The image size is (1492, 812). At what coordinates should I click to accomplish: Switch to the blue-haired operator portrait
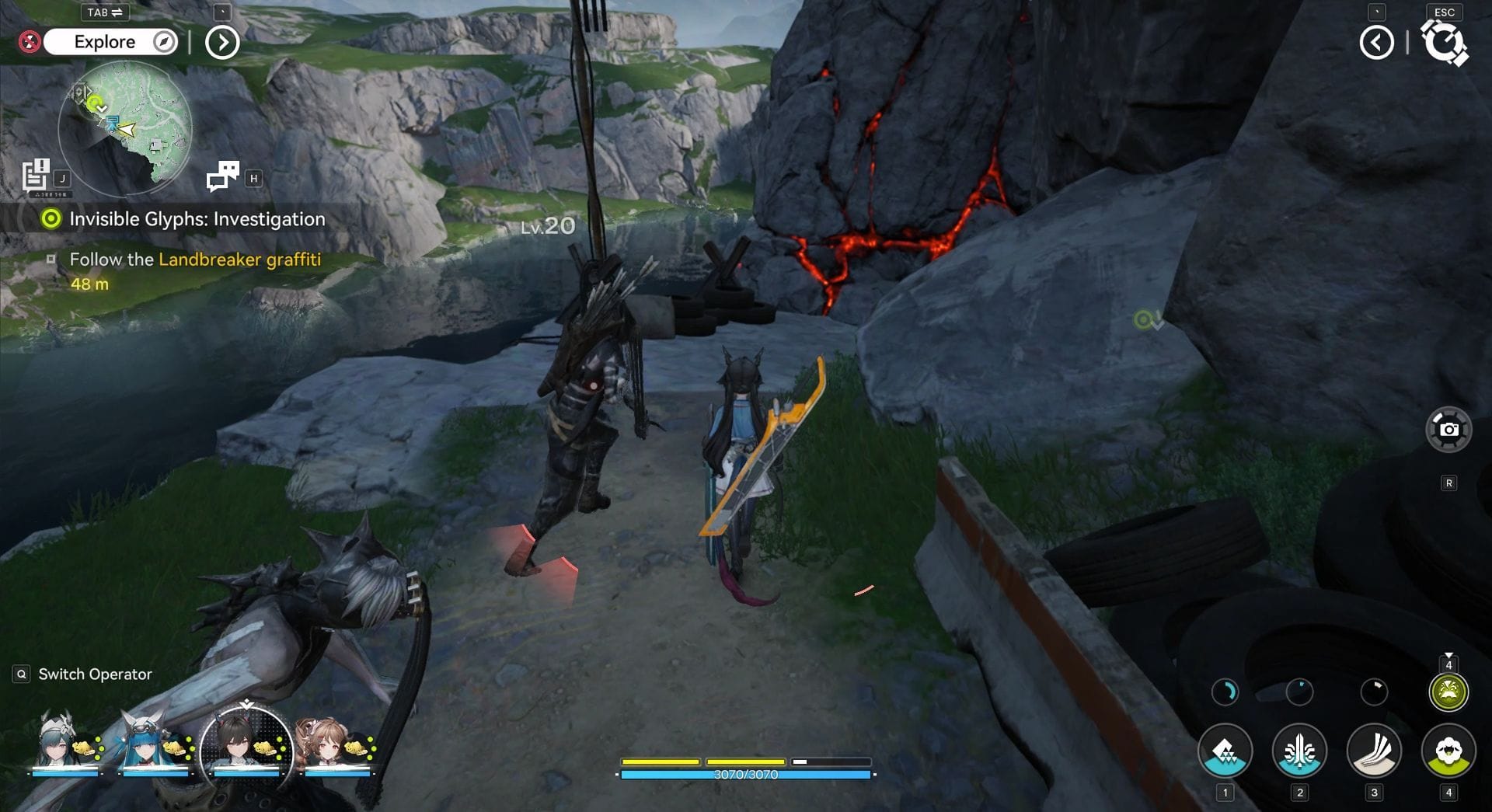(149, 744)
